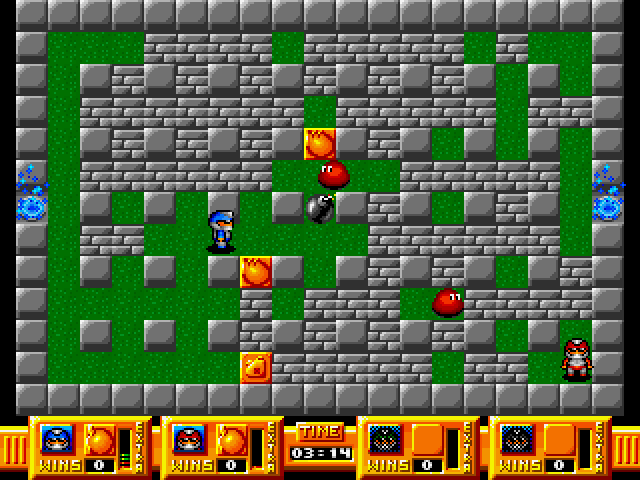640x480 pixels.
Task: Select the red bomber player portrait
Action: point(187,438)
